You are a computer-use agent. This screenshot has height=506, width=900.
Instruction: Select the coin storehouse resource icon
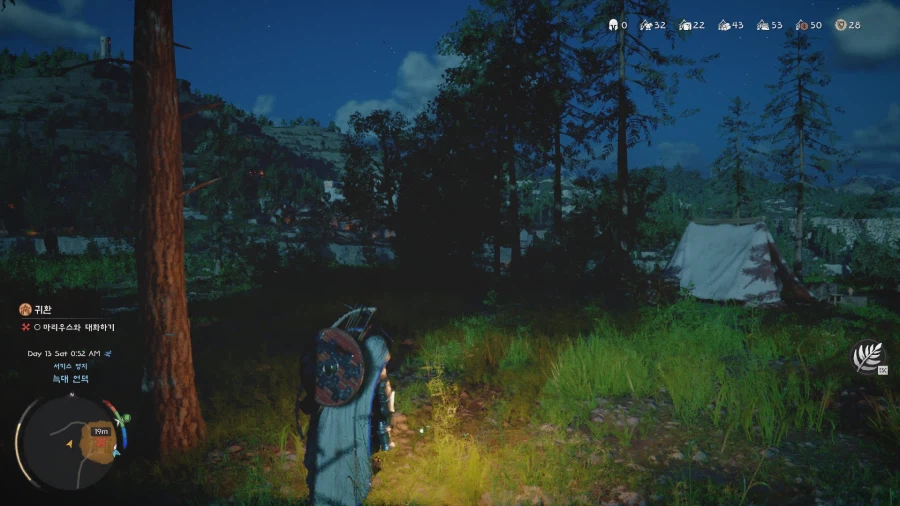[801, 25]
